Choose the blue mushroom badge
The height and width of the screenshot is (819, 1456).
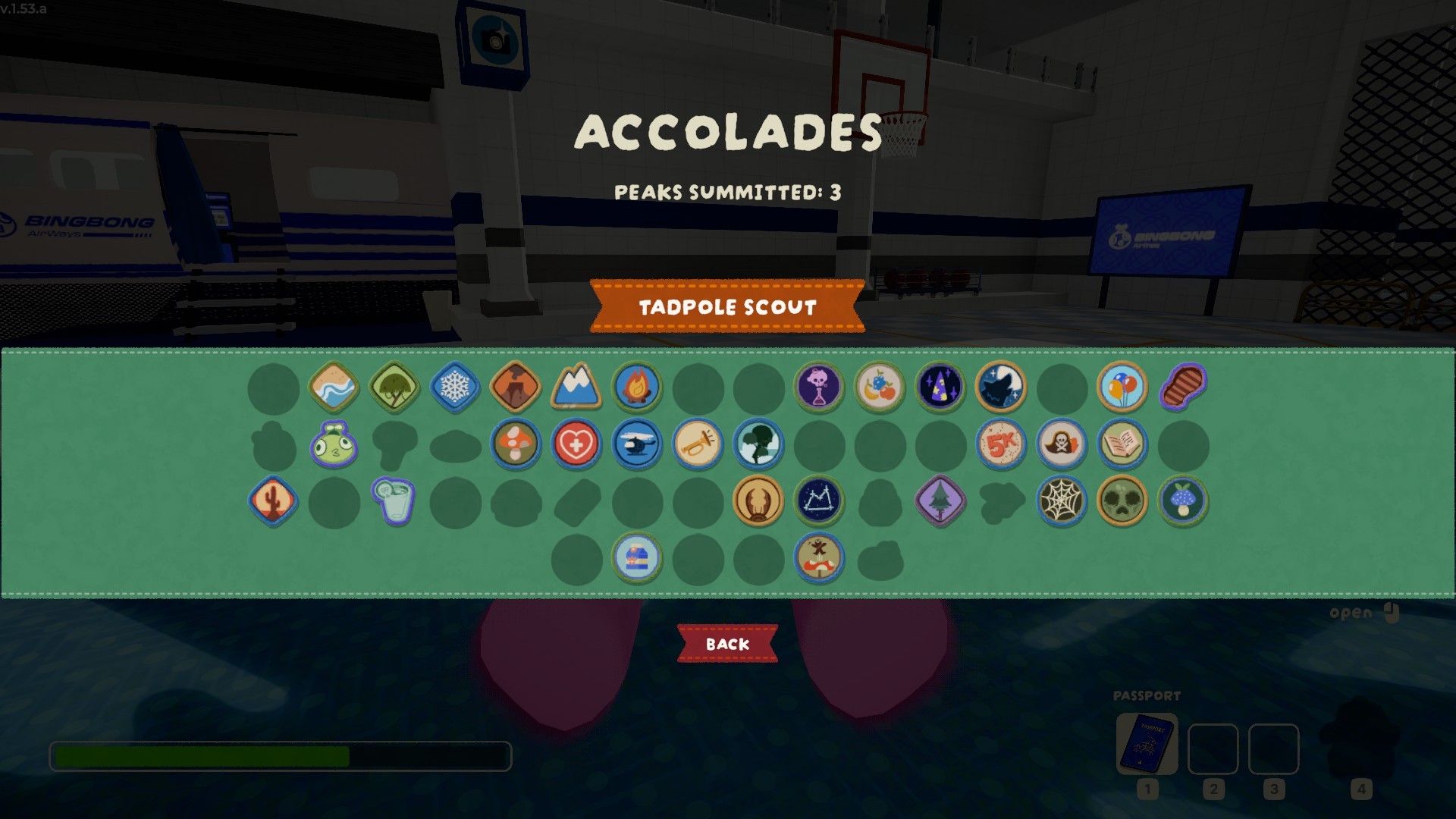pyautogui.click(x=1183, y=501)
